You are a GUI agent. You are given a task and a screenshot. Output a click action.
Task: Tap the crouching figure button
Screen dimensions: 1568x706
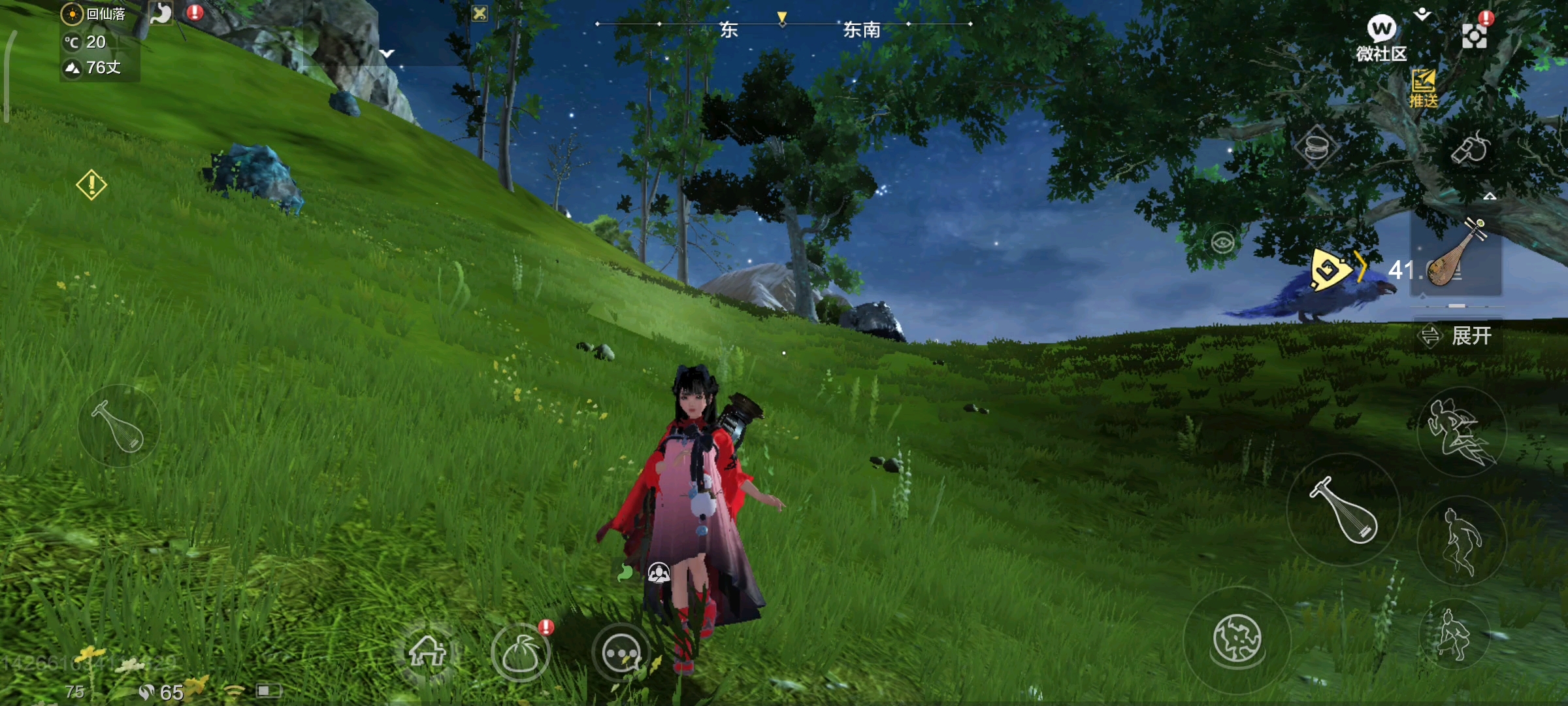[1454, 634]
